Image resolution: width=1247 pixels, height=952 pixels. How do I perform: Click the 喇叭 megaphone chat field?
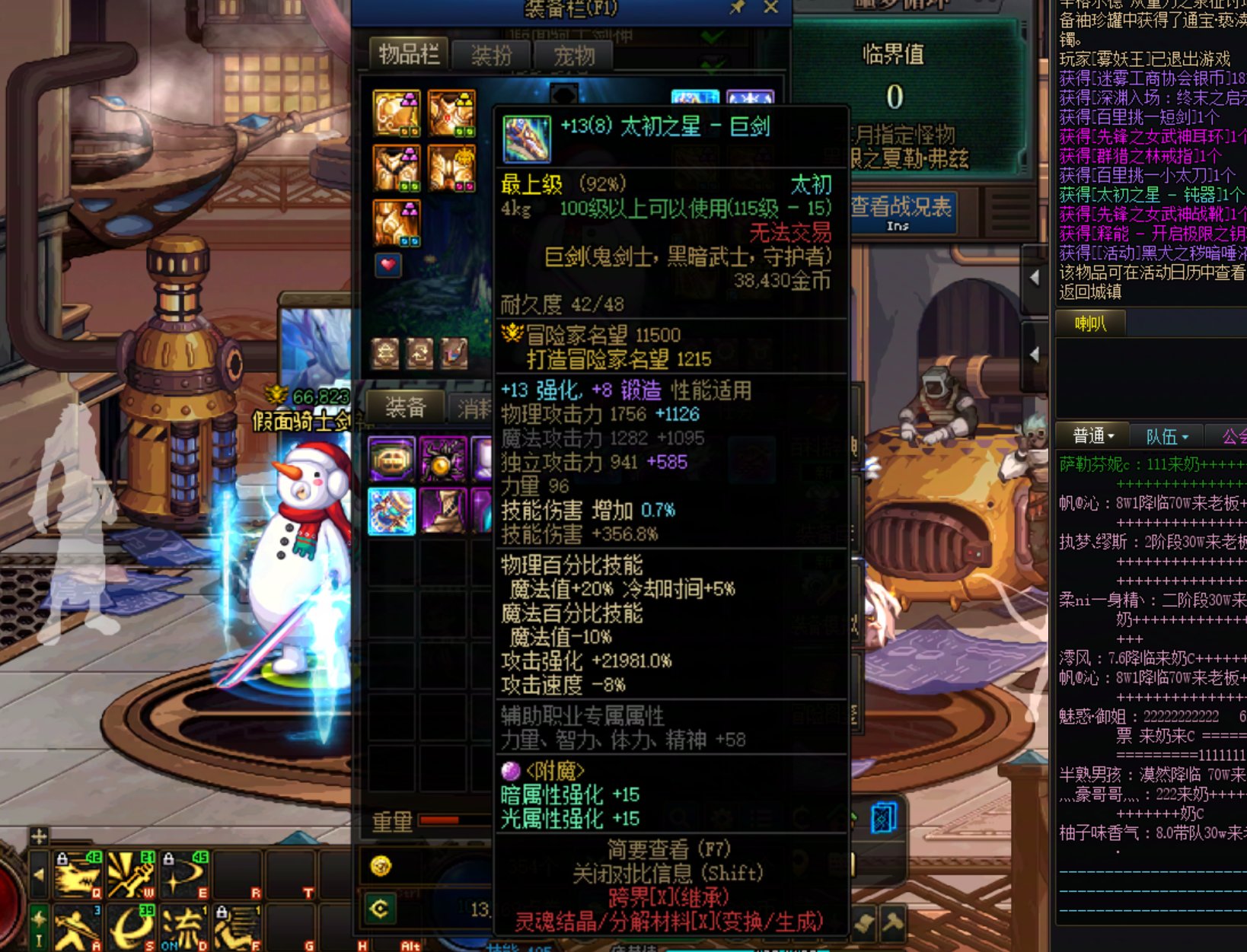1090,324
